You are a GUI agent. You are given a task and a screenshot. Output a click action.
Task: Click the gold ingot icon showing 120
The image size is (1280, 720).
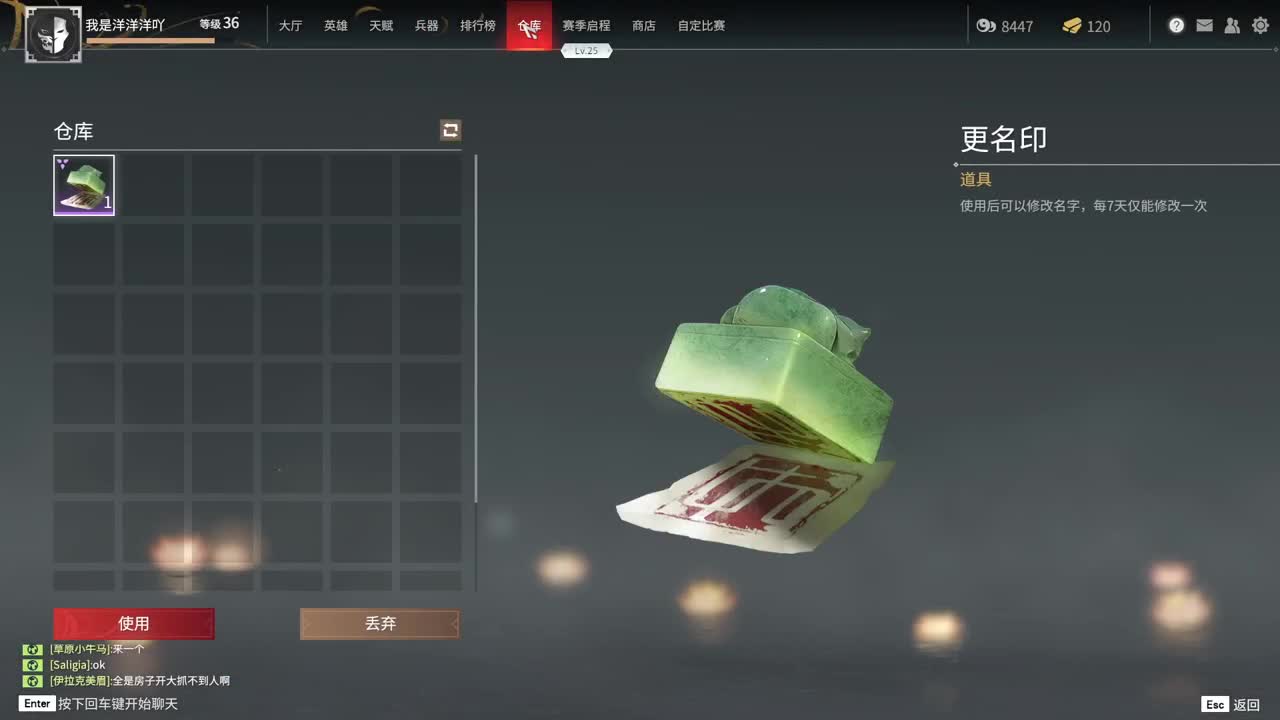(x=1073, y=26)
